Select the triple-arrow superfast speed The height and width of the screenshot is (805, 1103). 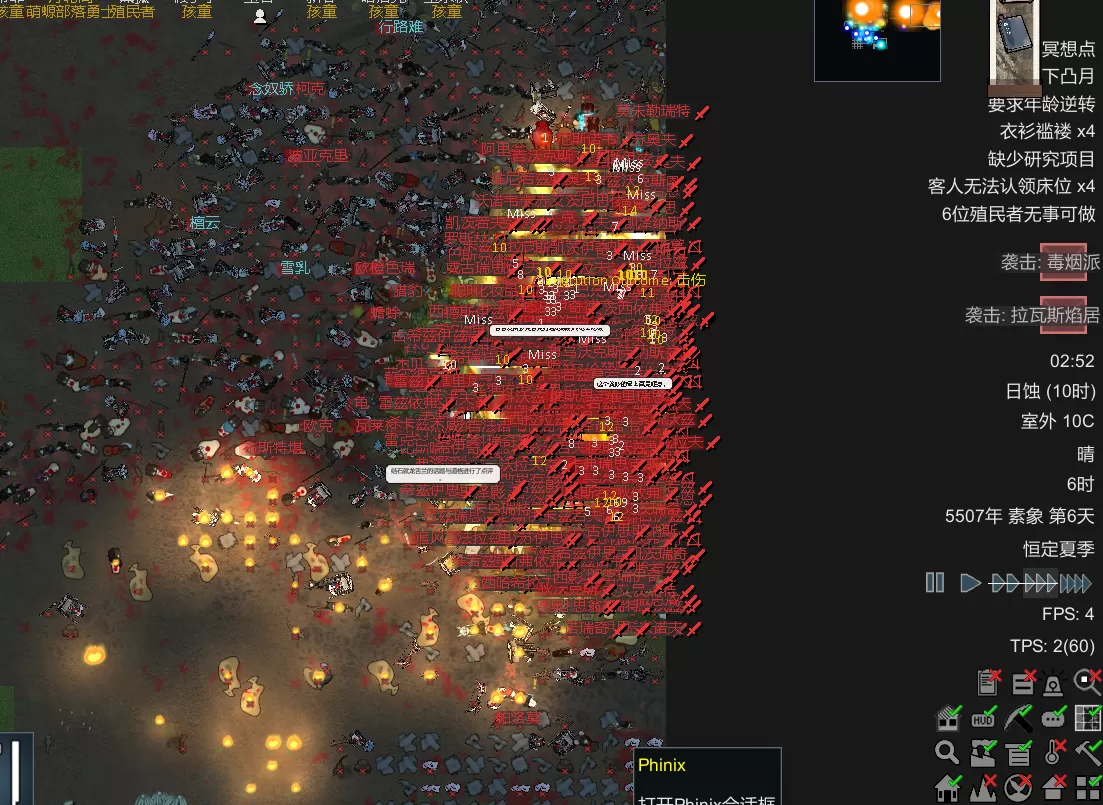[1040, 582]
